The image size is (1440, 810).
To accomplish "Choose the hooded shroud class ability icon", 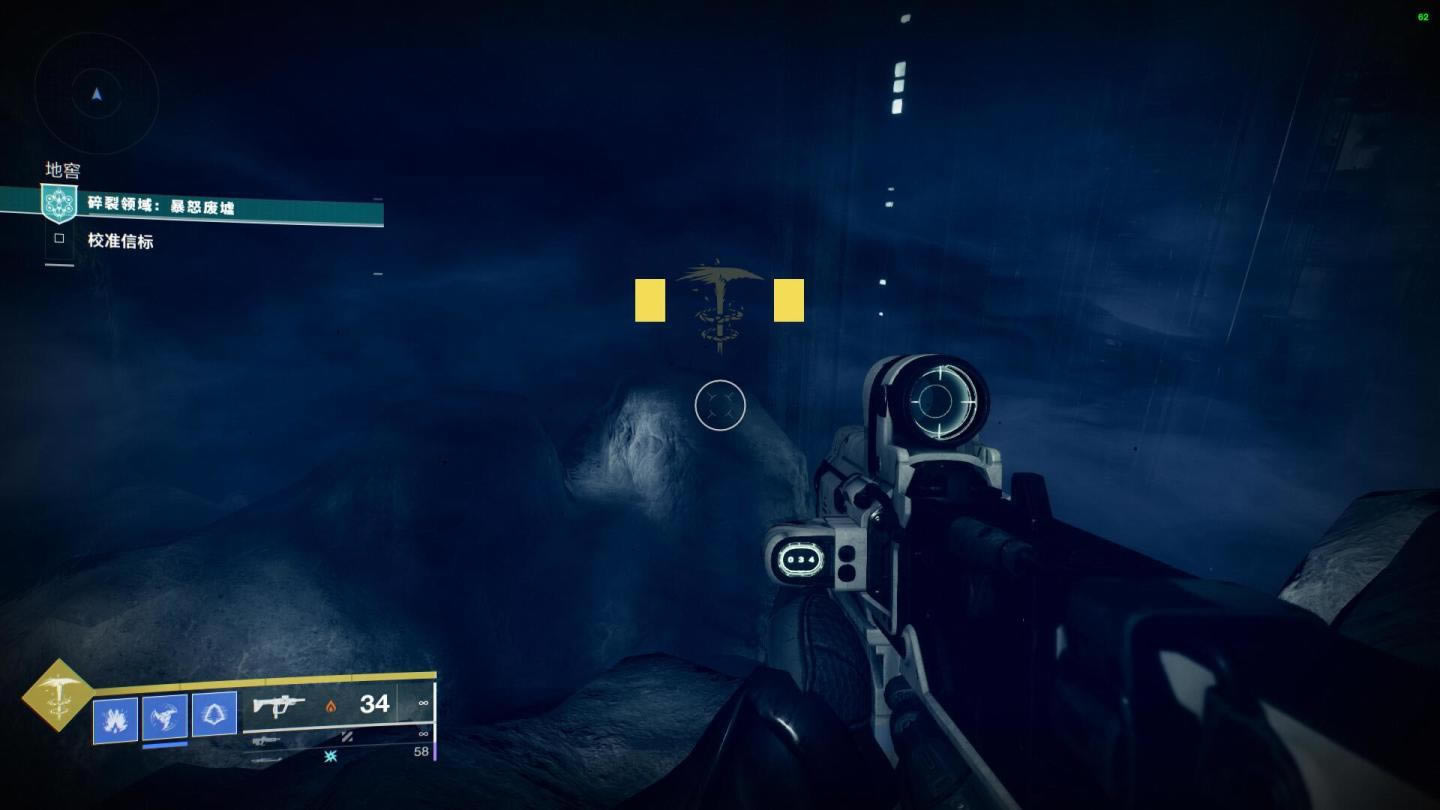I will (x=214, y=714).
